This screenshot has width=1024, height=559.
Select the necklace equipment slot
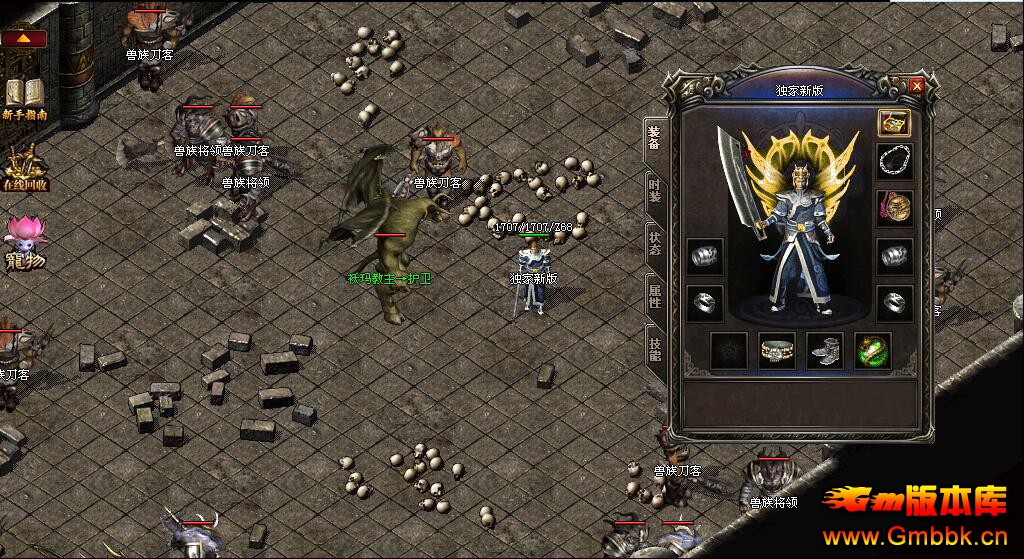pyautogui.click(x=893, y=160)
